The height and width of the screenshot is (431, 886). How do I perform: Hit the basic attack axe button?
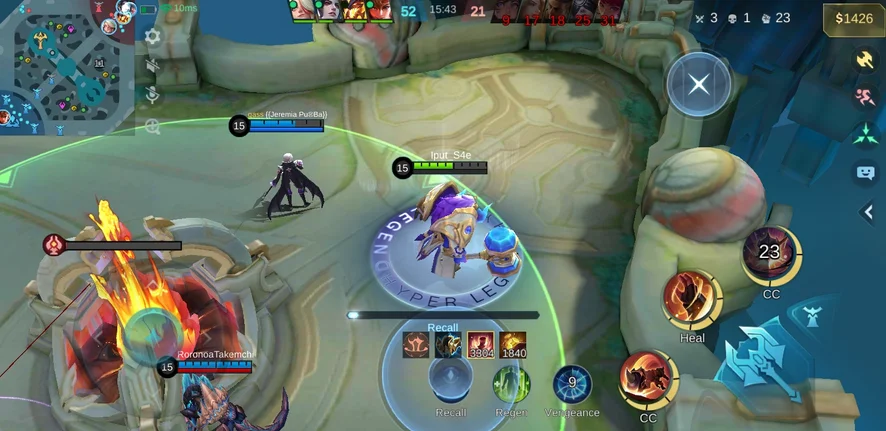pyautogui.click(x=764, y=364)
